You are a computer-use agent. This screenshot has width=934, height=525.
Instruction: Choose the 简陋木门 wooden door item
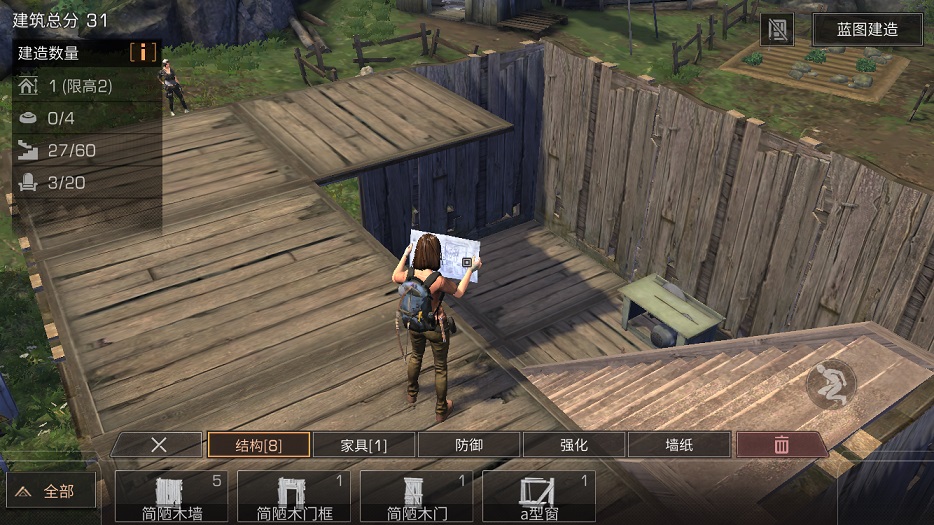coord(415,496)
